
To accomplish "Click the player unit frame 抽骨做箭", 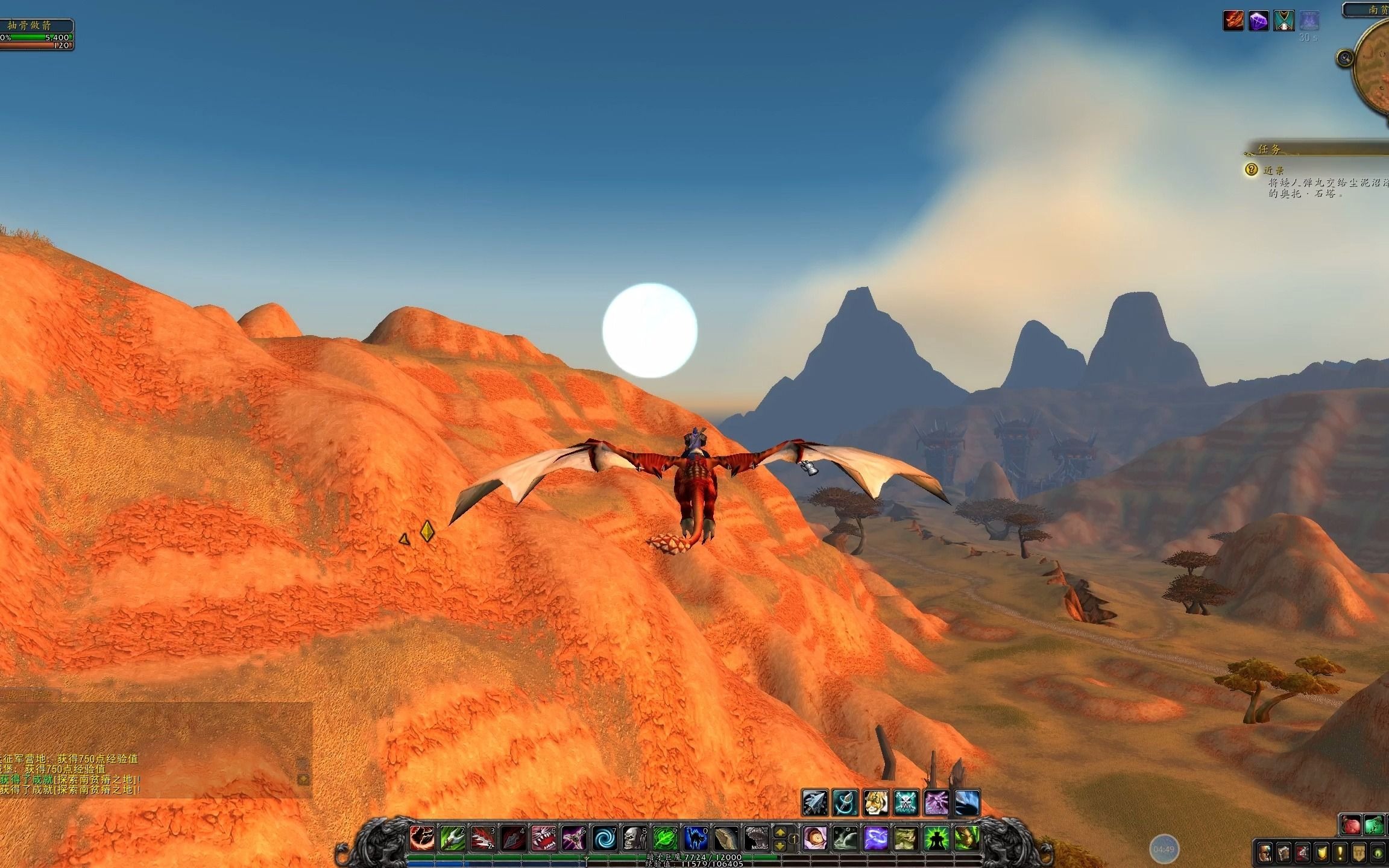I will [36, 34].
